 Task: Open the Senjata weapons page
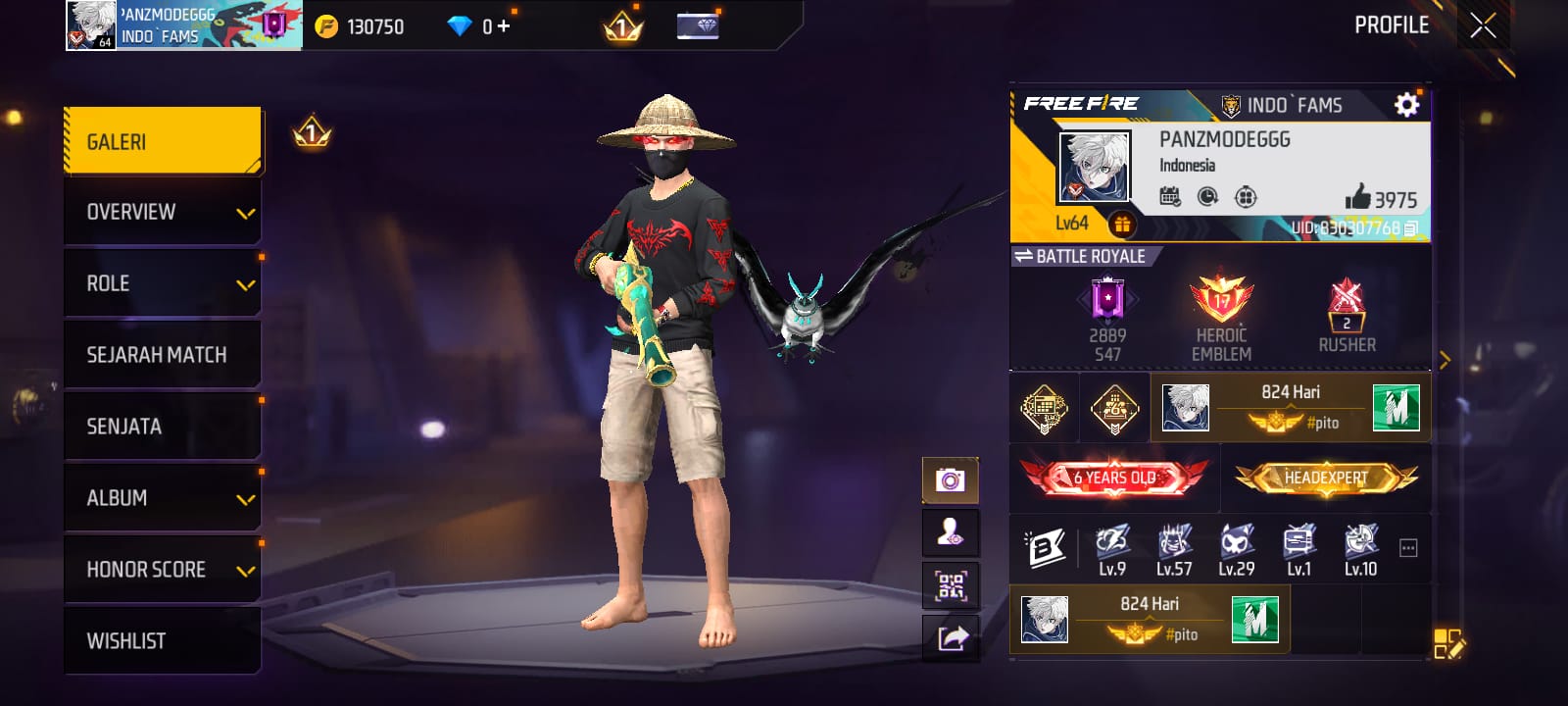tap(163, 427)
